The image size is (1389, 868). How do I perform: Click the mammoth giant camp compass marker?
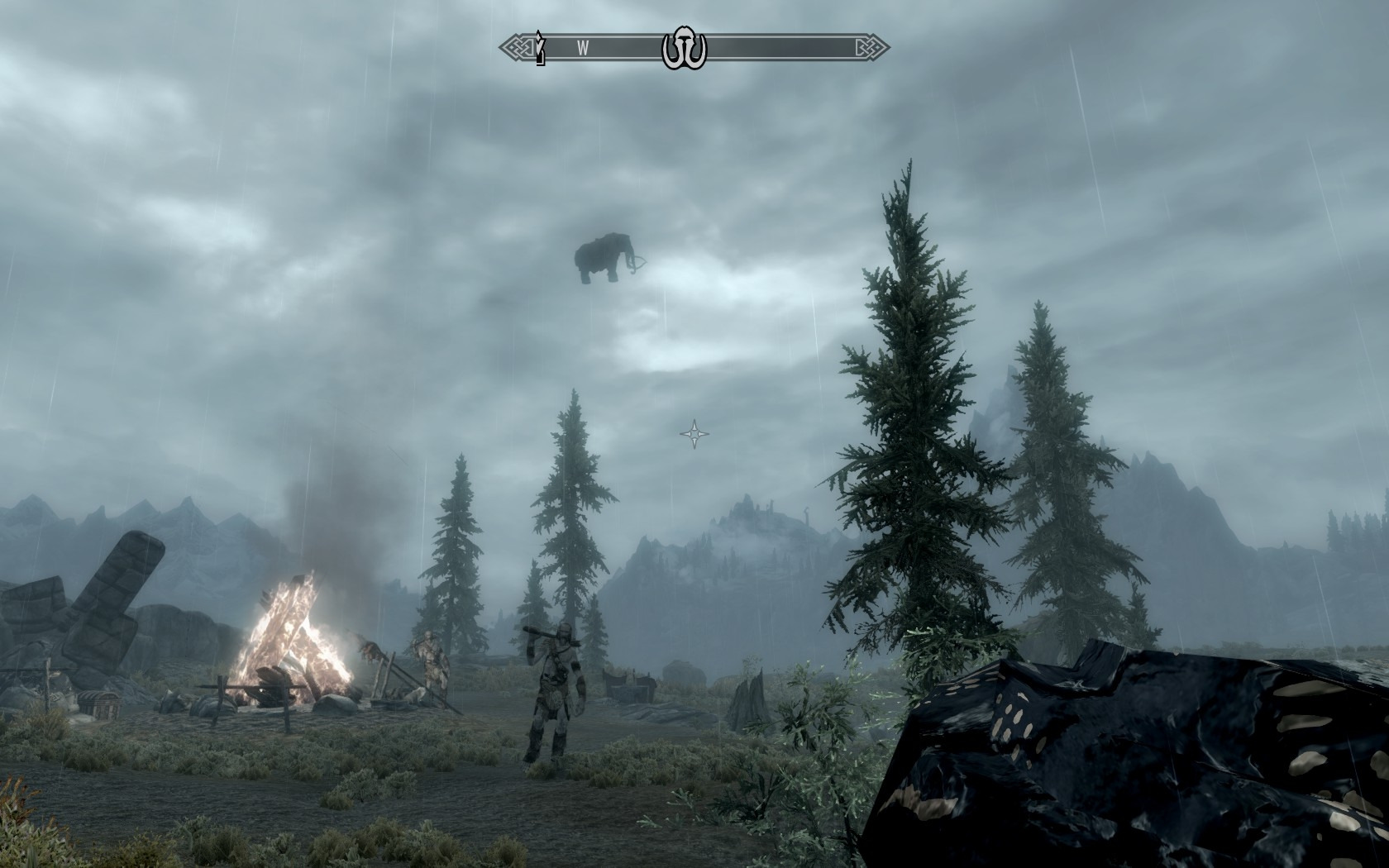pos(684,50)
